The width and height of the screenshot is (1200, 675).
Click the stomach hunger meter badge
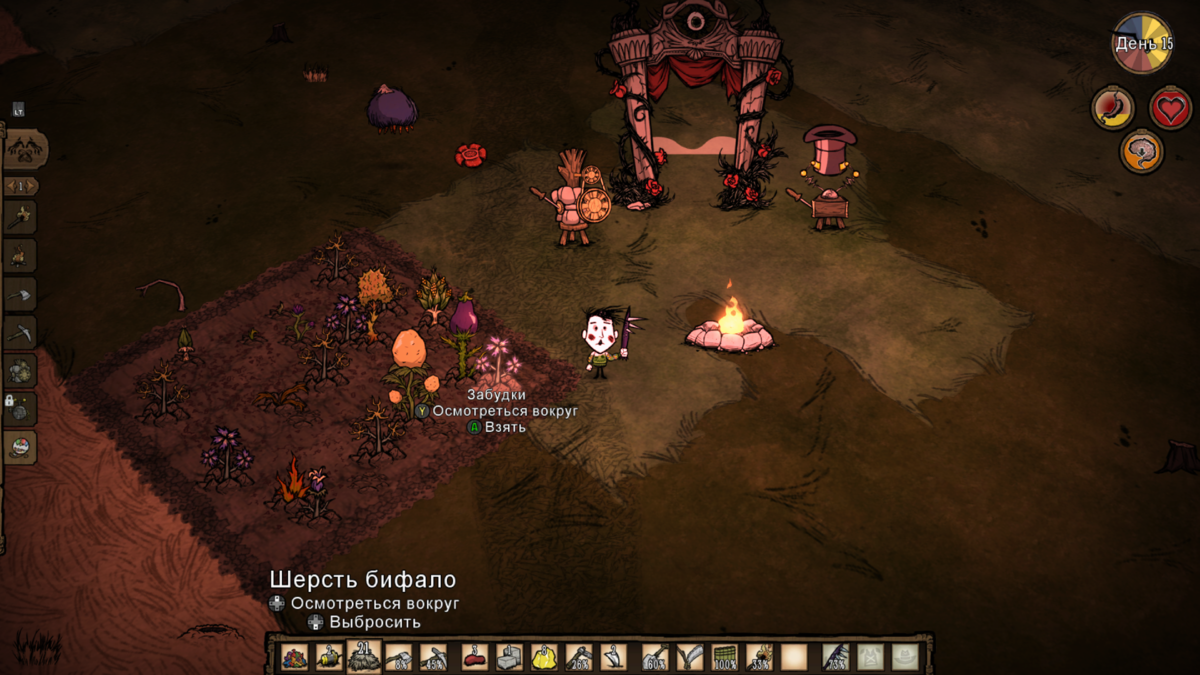click(x=1112, y=107)
